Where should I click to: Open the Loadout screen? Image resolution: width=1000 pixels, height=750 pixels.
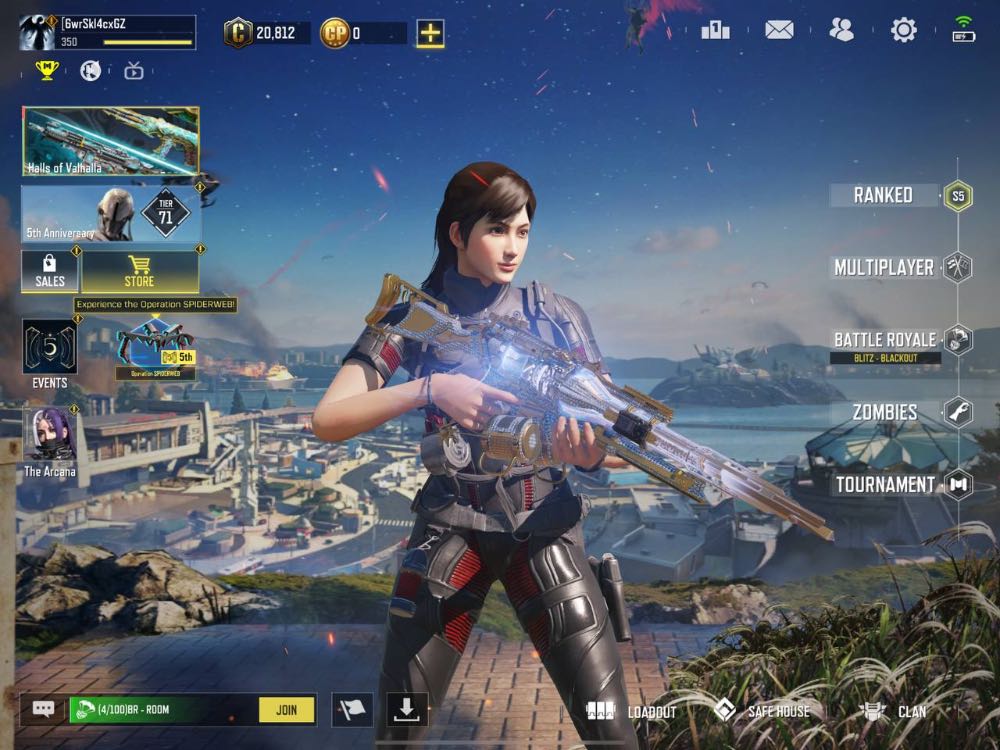pyautogui.click(x=632, y=711)
